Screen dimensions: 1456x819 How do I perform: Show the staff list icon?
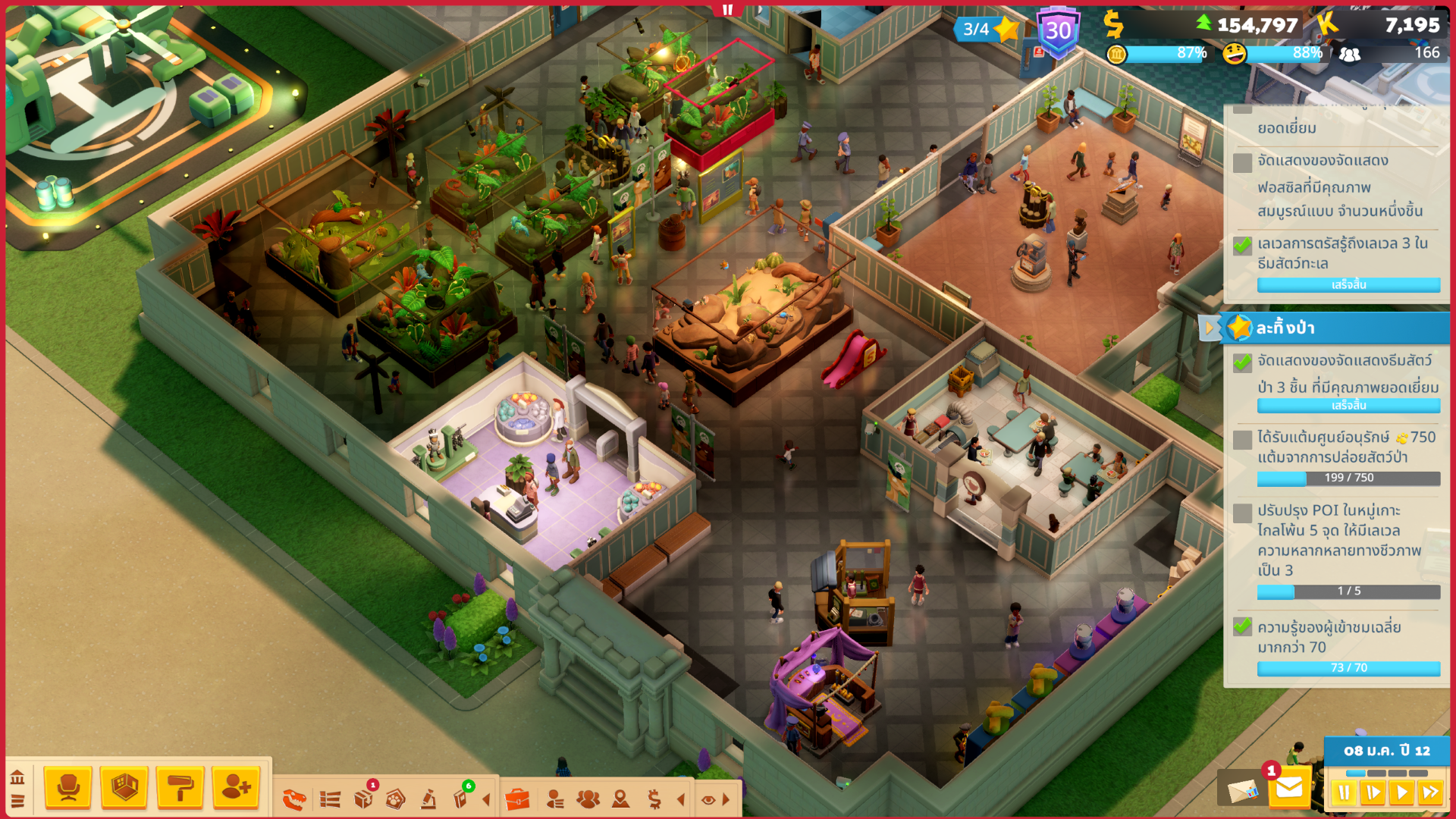point(555,799)
